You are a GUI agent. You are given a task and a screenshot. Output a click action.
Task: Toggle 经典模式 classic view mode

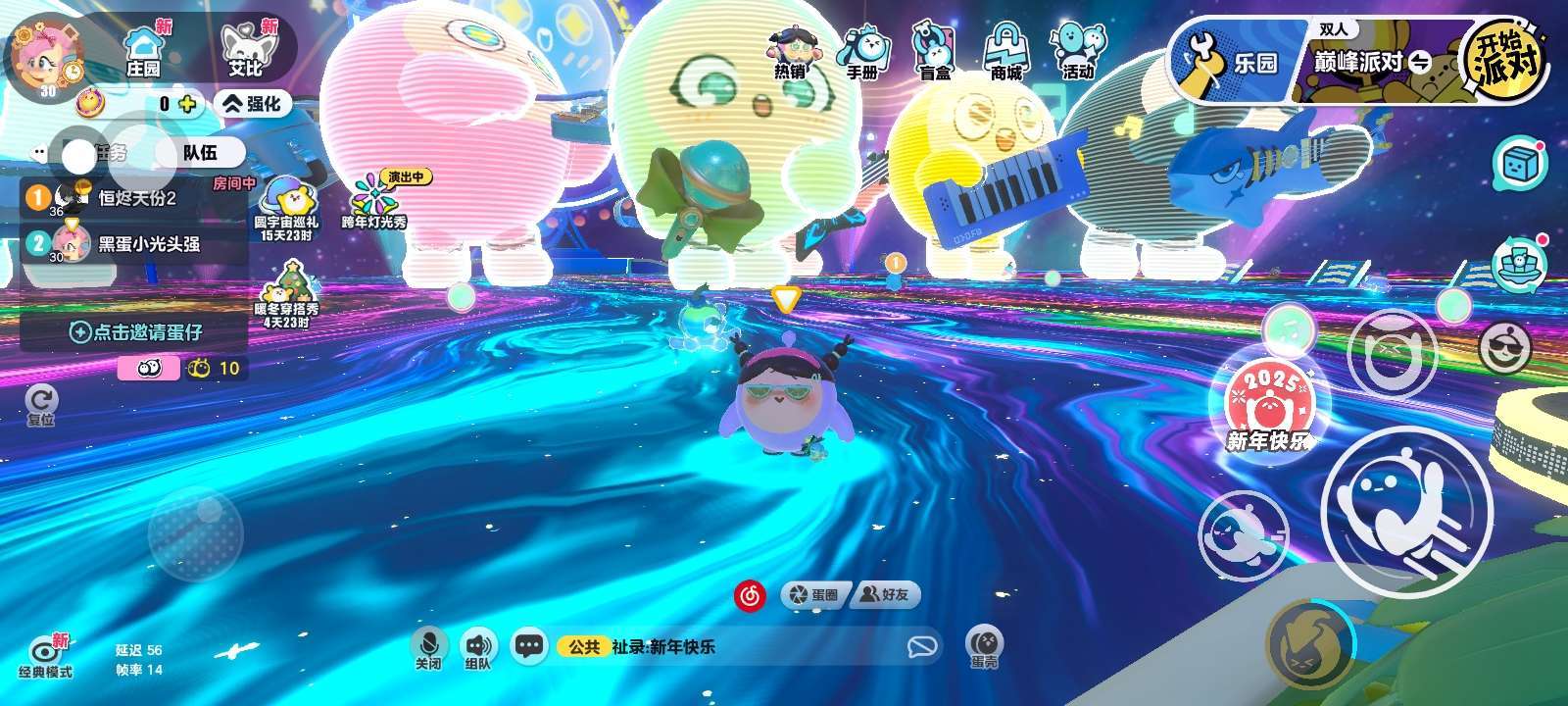(45, 655)
